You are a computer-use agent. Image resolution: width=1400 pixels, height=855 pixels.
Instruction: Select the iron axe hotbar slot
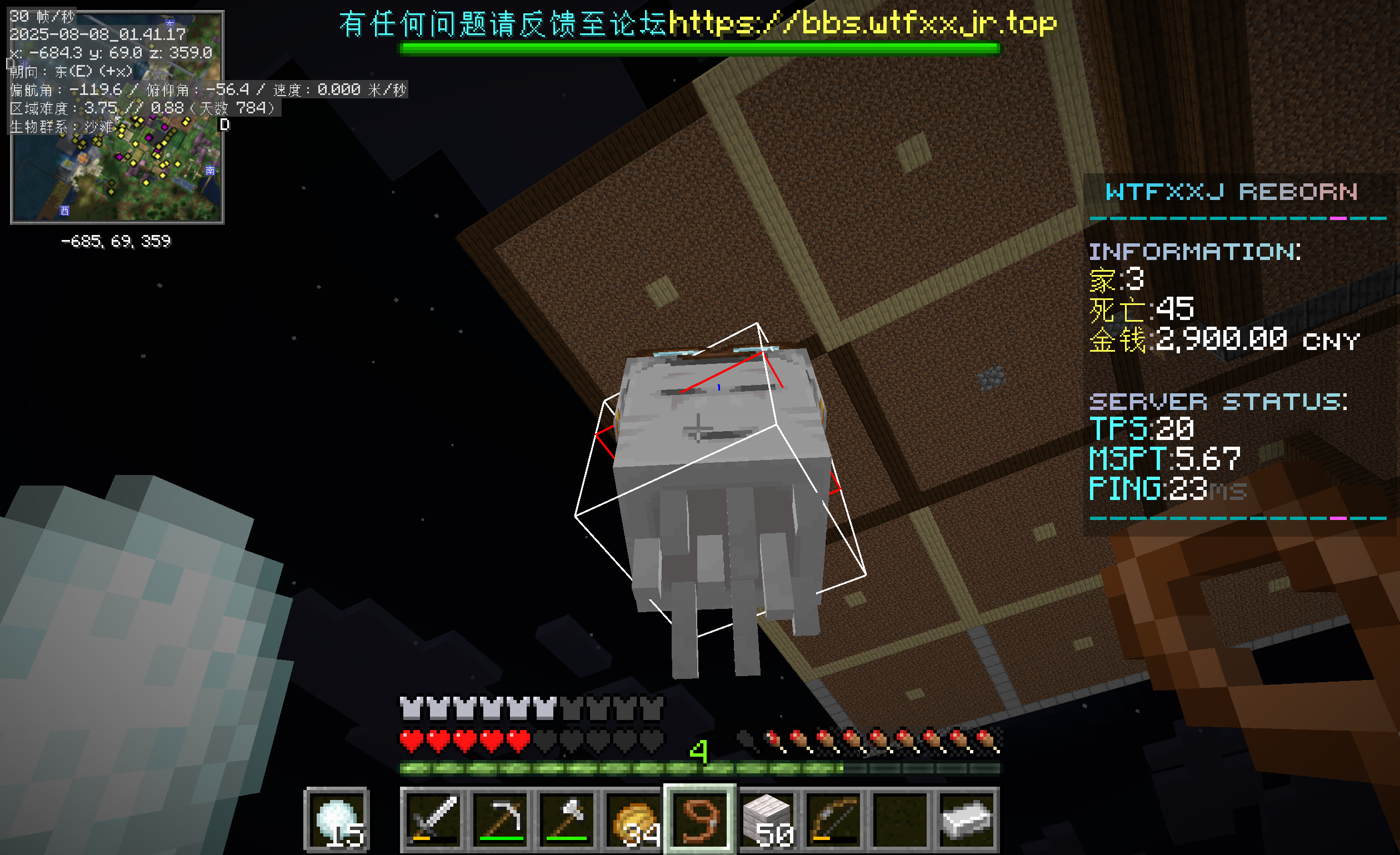567,820
